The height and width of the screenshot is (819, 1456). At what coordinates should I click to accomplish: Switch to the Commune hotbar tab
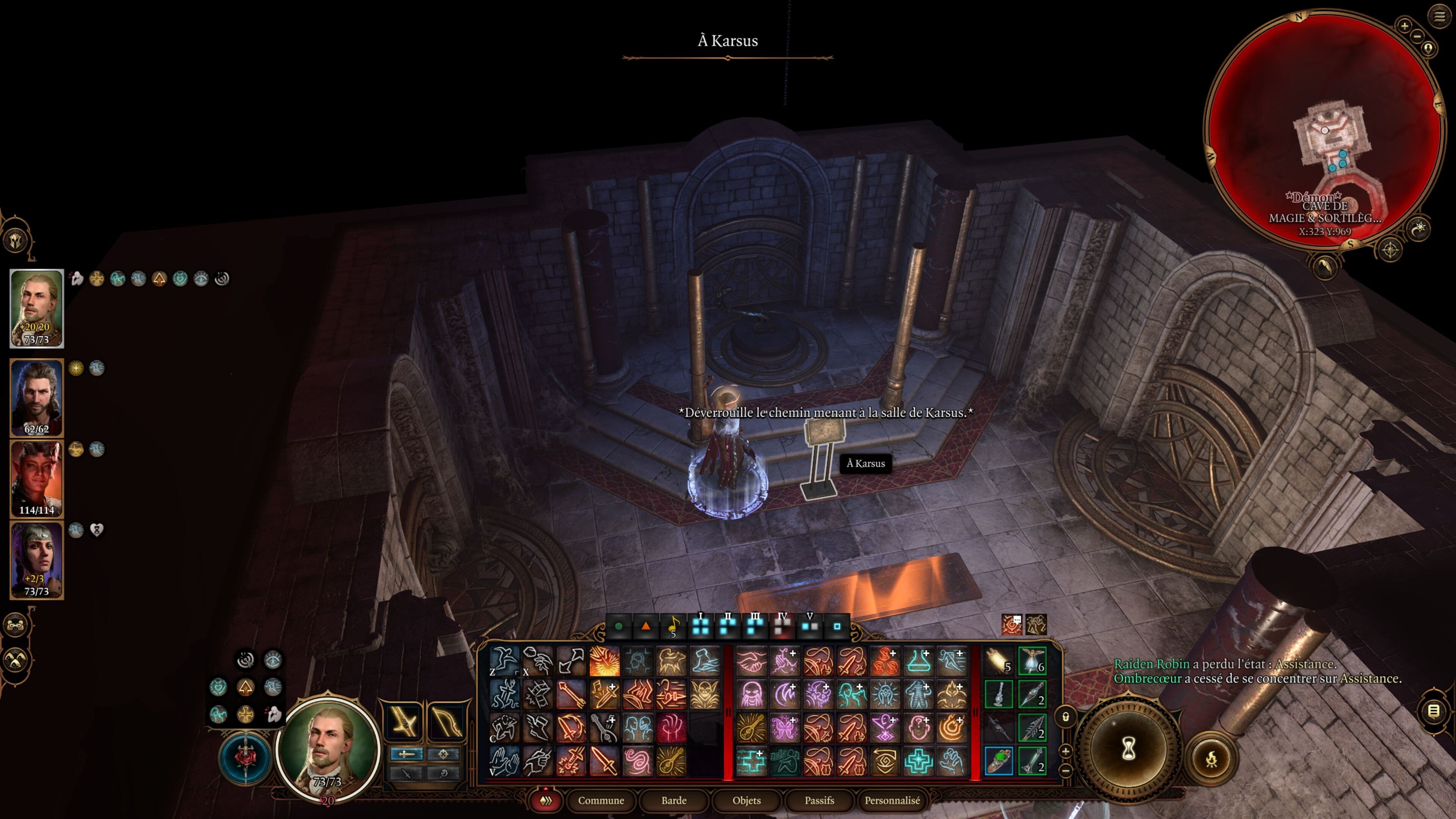[600, 800]
